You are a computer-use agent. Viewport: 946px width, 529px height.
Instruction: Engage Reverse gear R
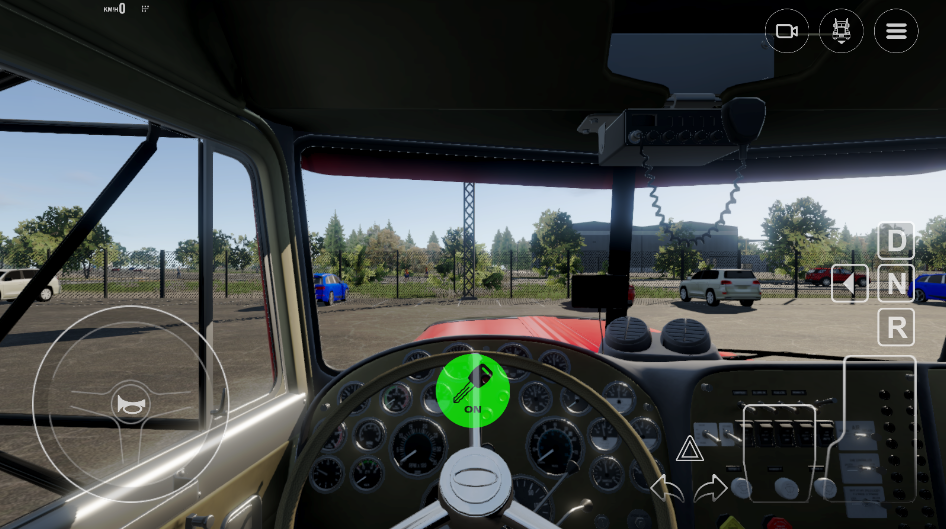click(x=896, y=327)
